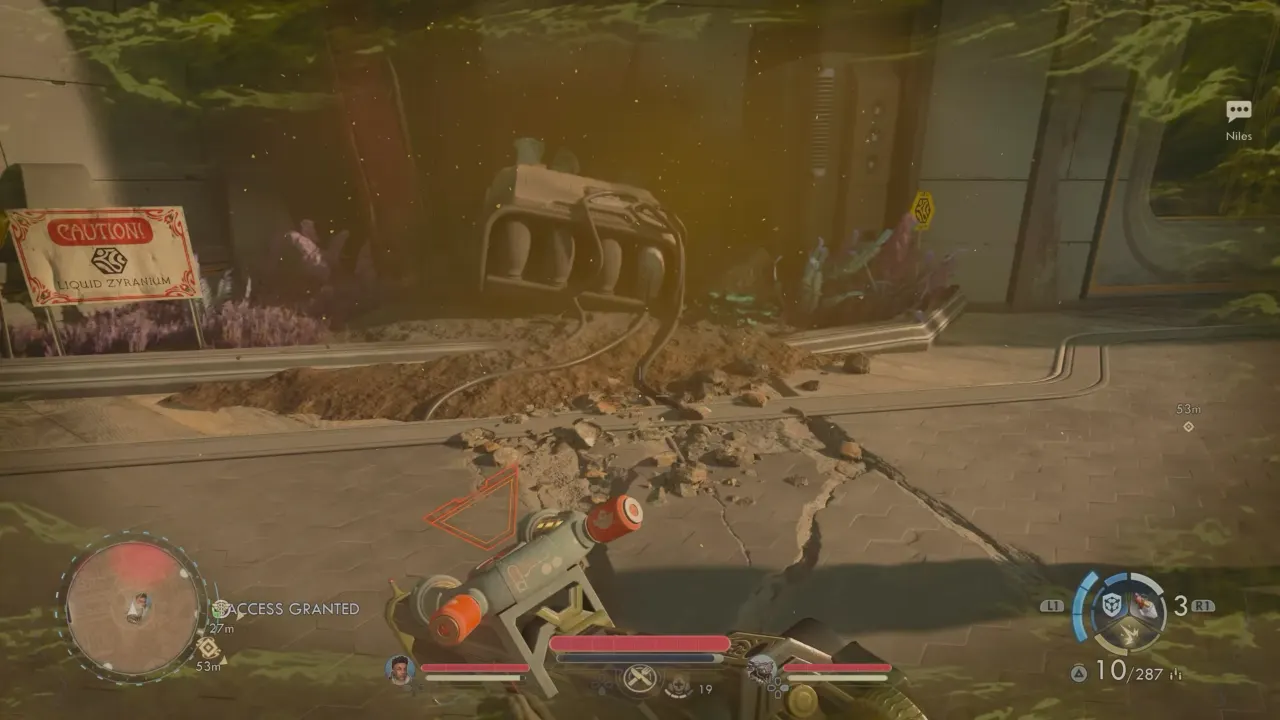Expand the 53m distance marker on the right
The image size is (1280, 720).
coord(1190,409)
